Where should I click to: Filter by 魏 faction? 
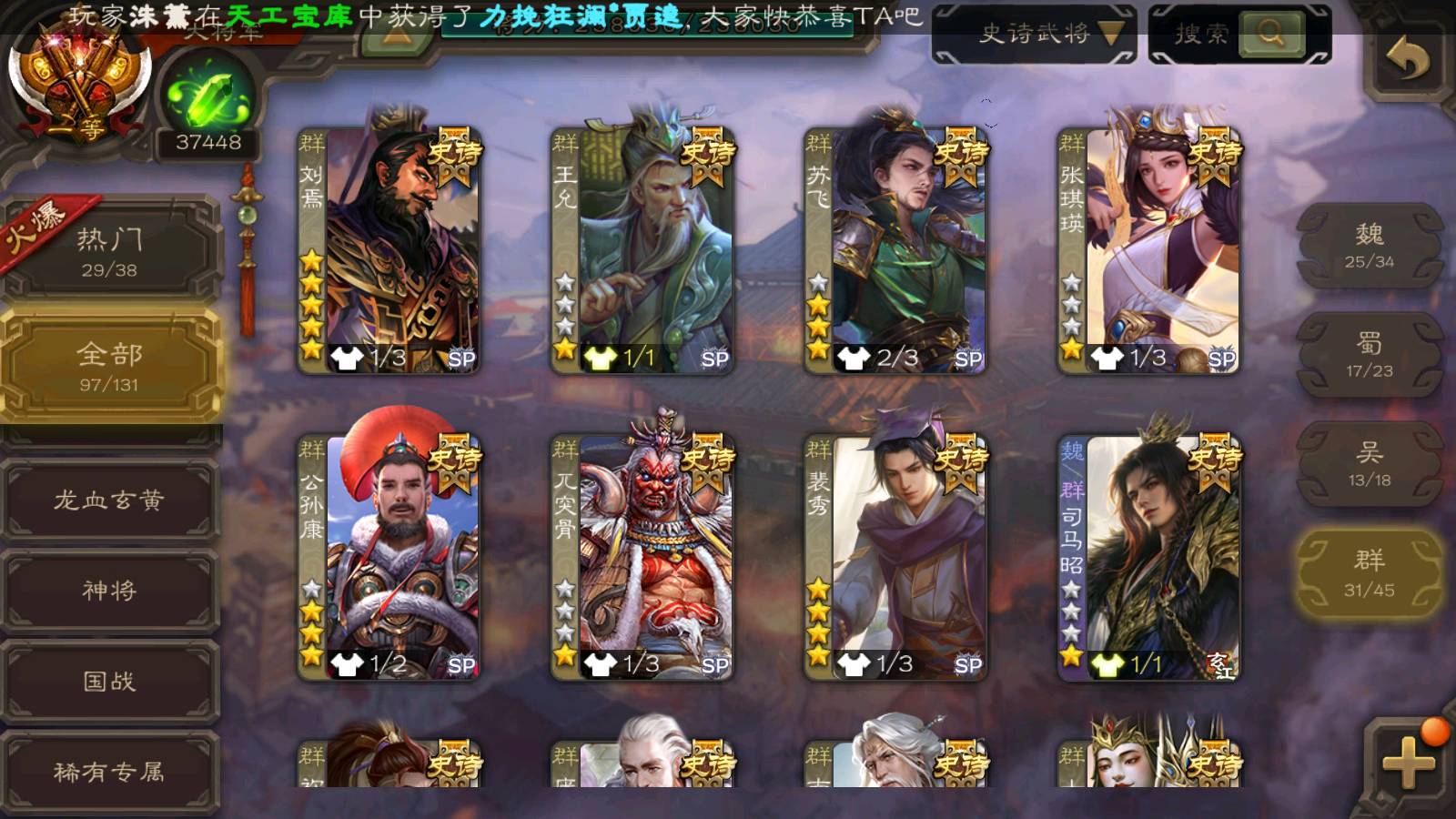(1369, 246)
